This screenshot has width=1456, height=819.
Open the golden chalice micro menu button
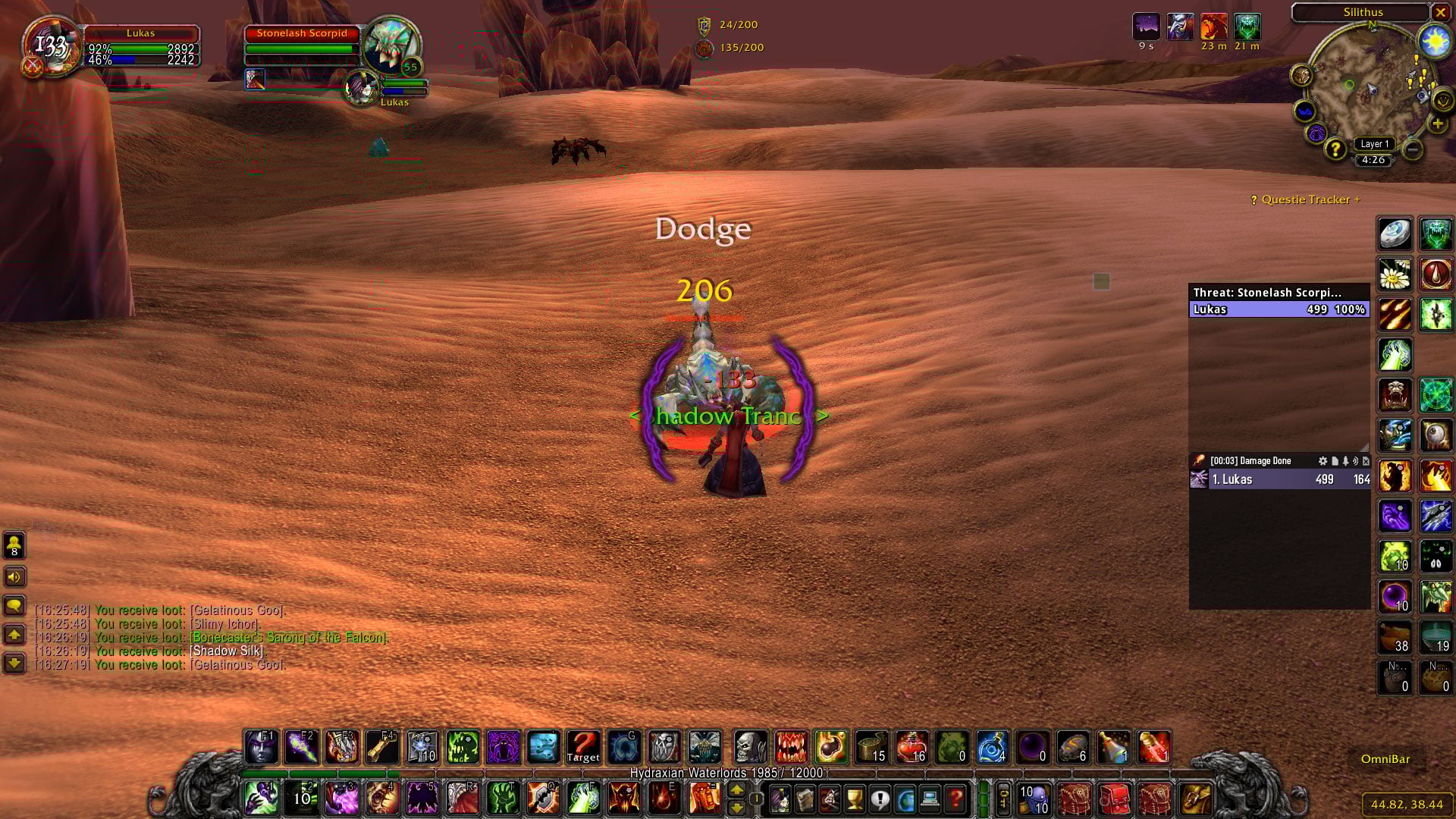click(855, 799)
